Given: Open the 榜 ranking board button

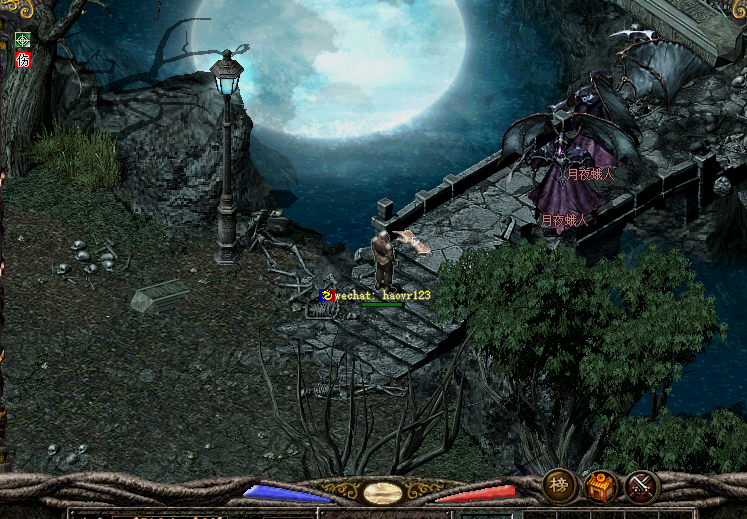Looking at the screenshot, I should pyautogui.click(x=560, y=486).
